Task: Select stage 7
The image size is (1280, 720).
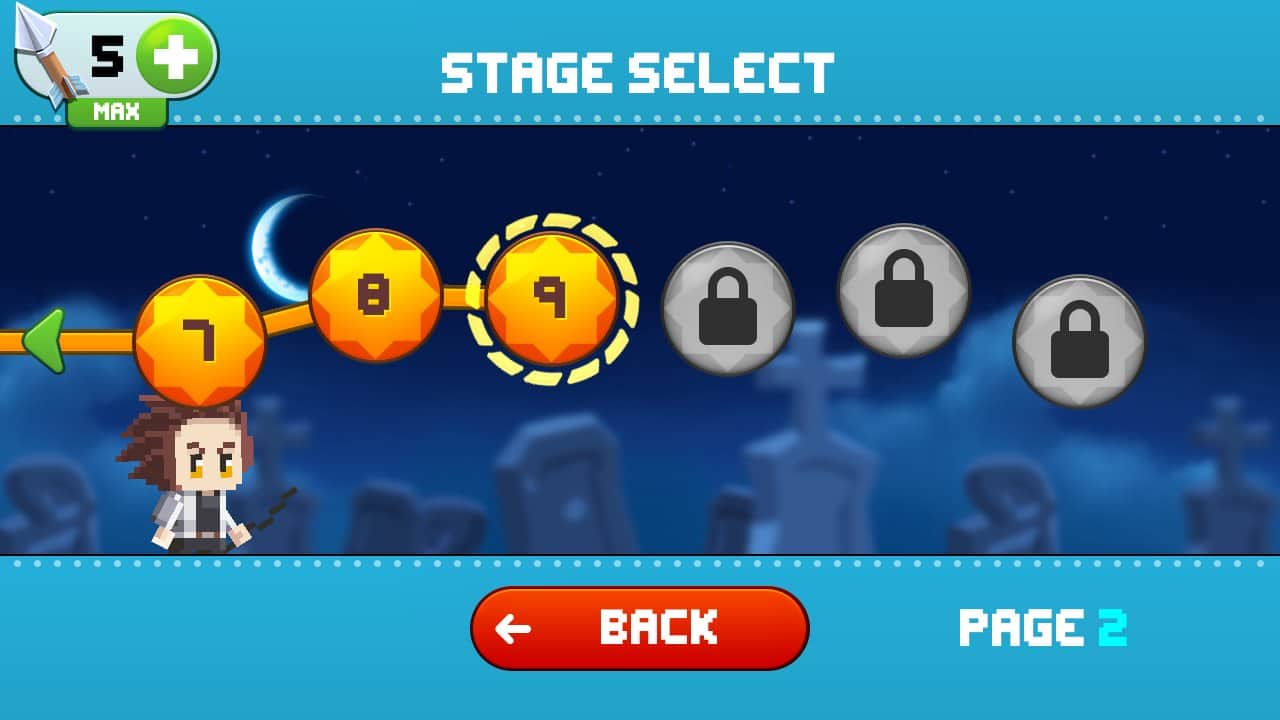Action: tap(200, 341)
